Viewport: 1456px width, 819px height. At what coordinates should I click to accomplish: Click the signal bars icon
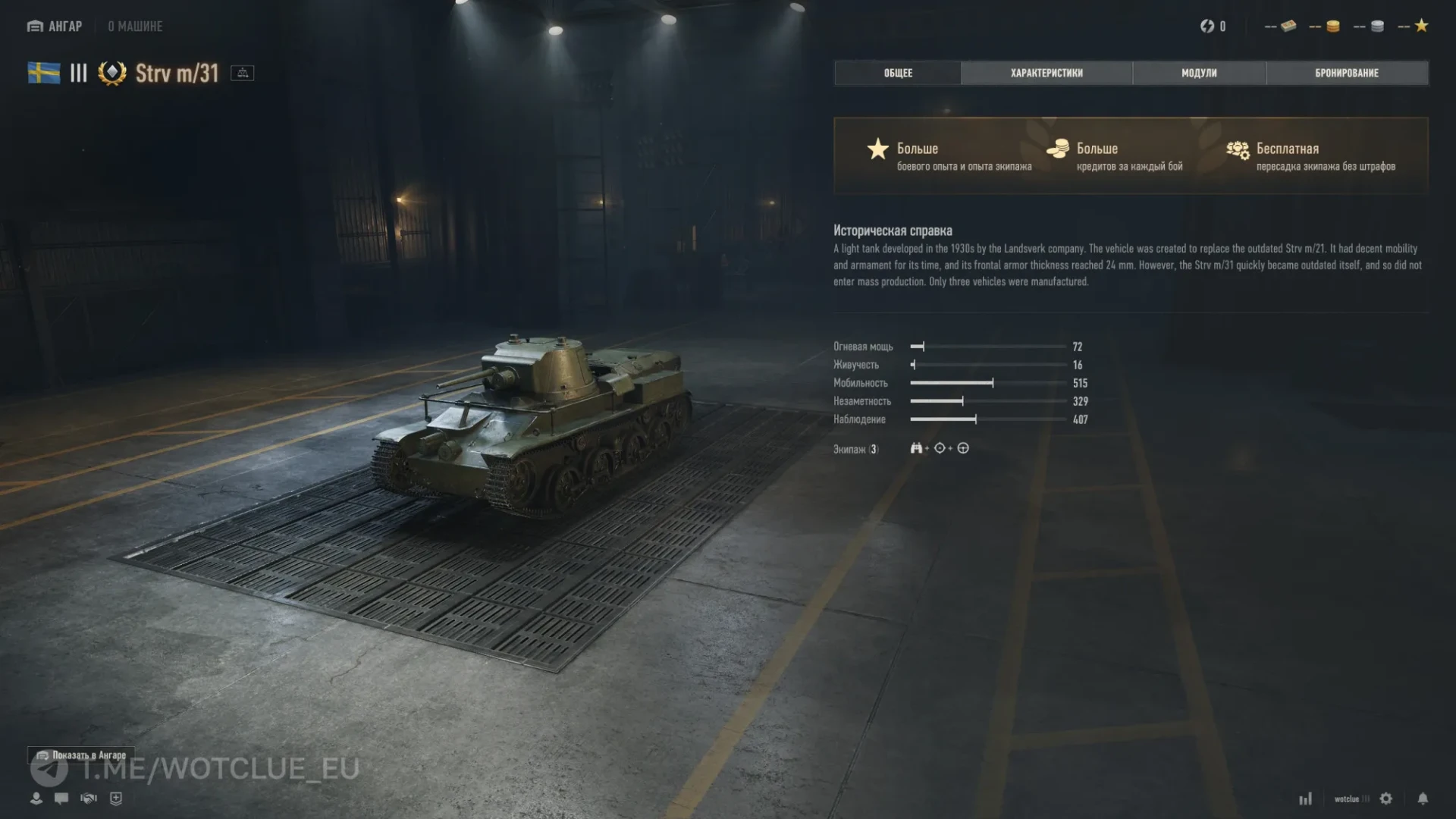coord(1305,799)
